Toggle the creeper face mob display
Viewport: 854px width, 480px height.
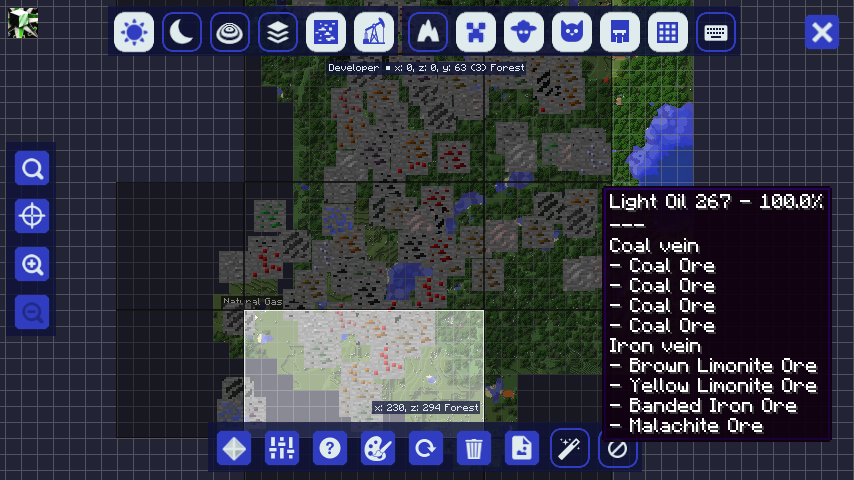tap(476, 33)
